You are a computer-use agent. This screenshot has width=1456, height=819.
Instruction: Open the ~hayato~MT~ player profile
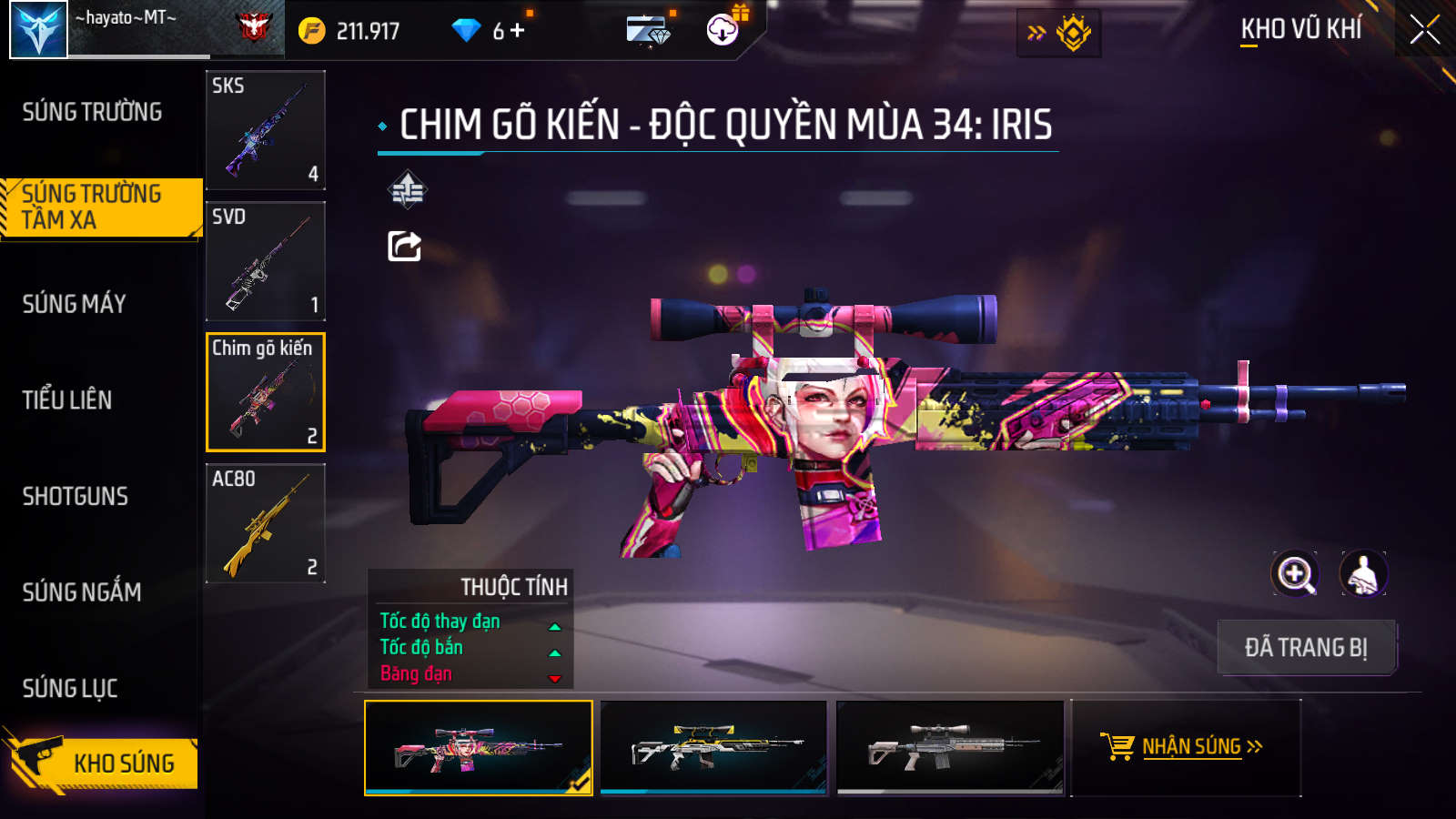point(39,30)
